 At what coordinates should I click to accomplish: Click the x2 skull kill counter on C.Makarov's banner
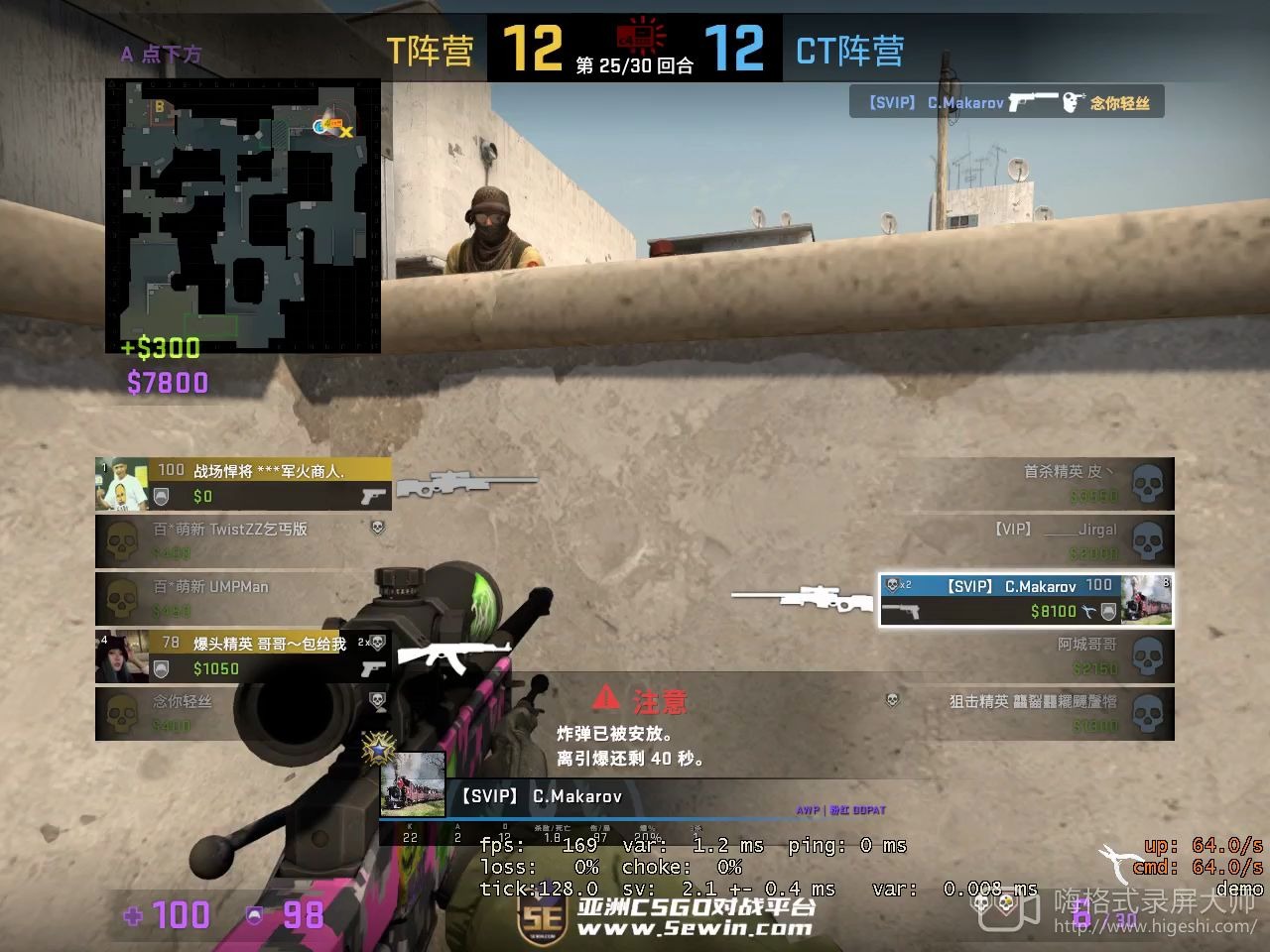896,585
